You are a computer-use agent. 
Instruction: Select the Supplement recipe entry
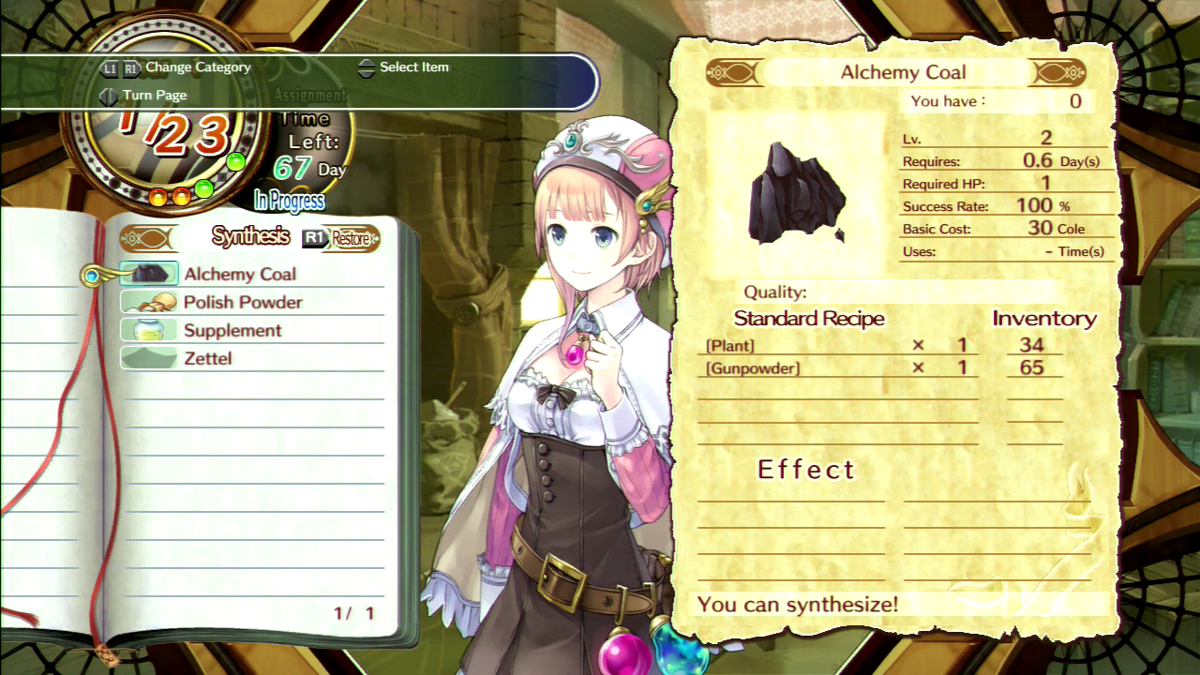(x=232, y=330)
